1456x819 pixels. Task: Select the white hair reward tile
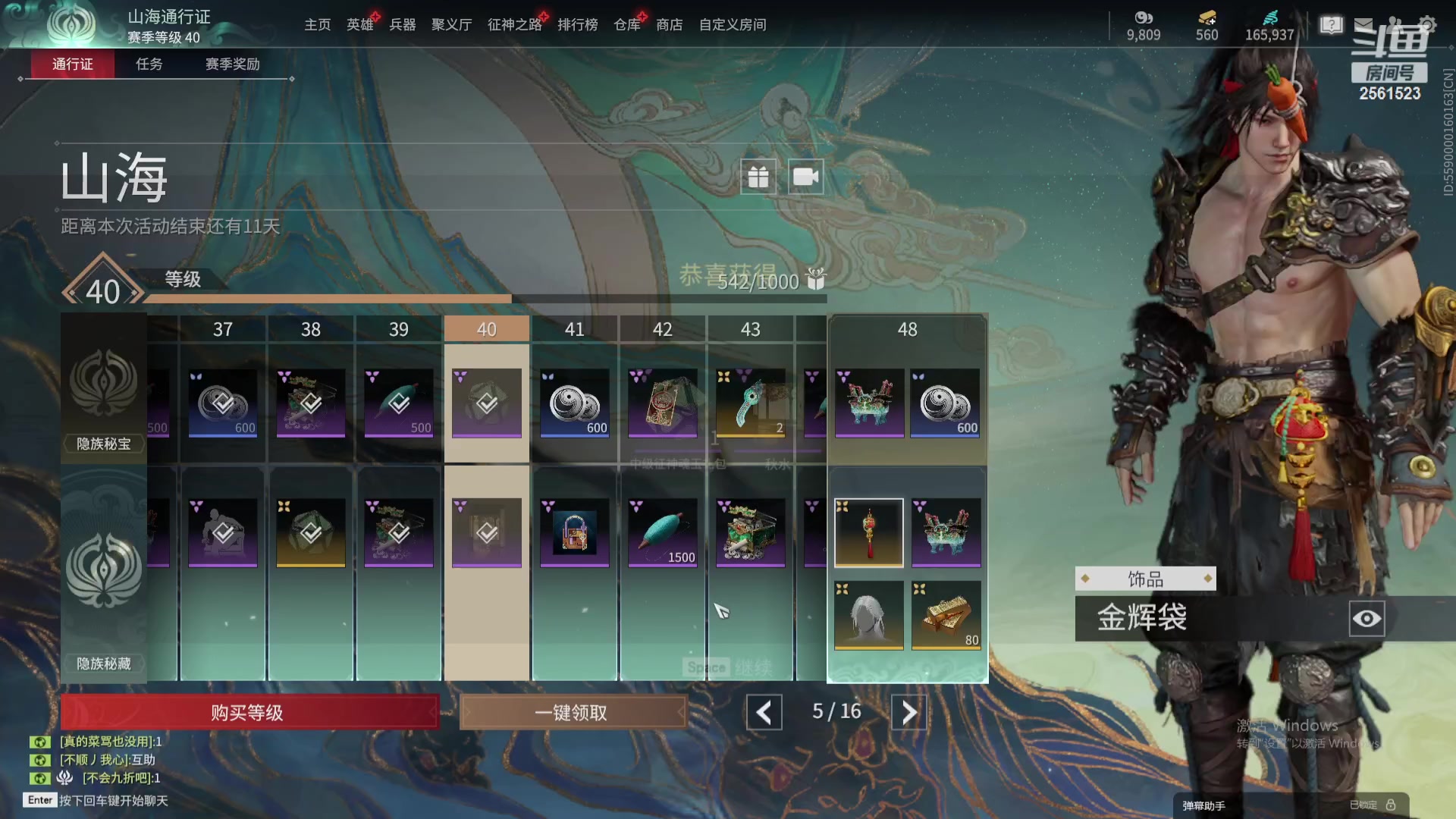[868, 615]
